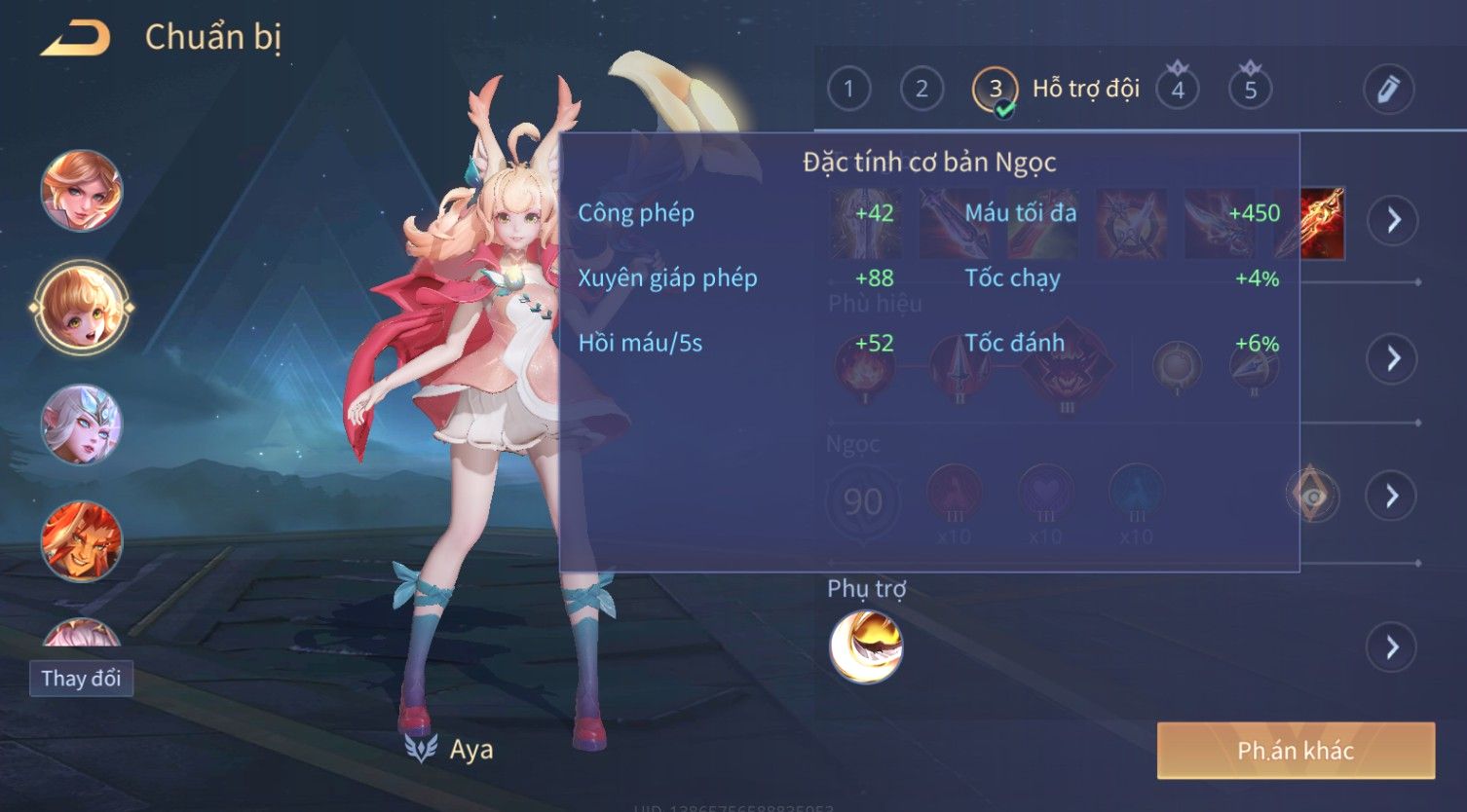Open the equipment items arrow

click(x=1393, y=220)
